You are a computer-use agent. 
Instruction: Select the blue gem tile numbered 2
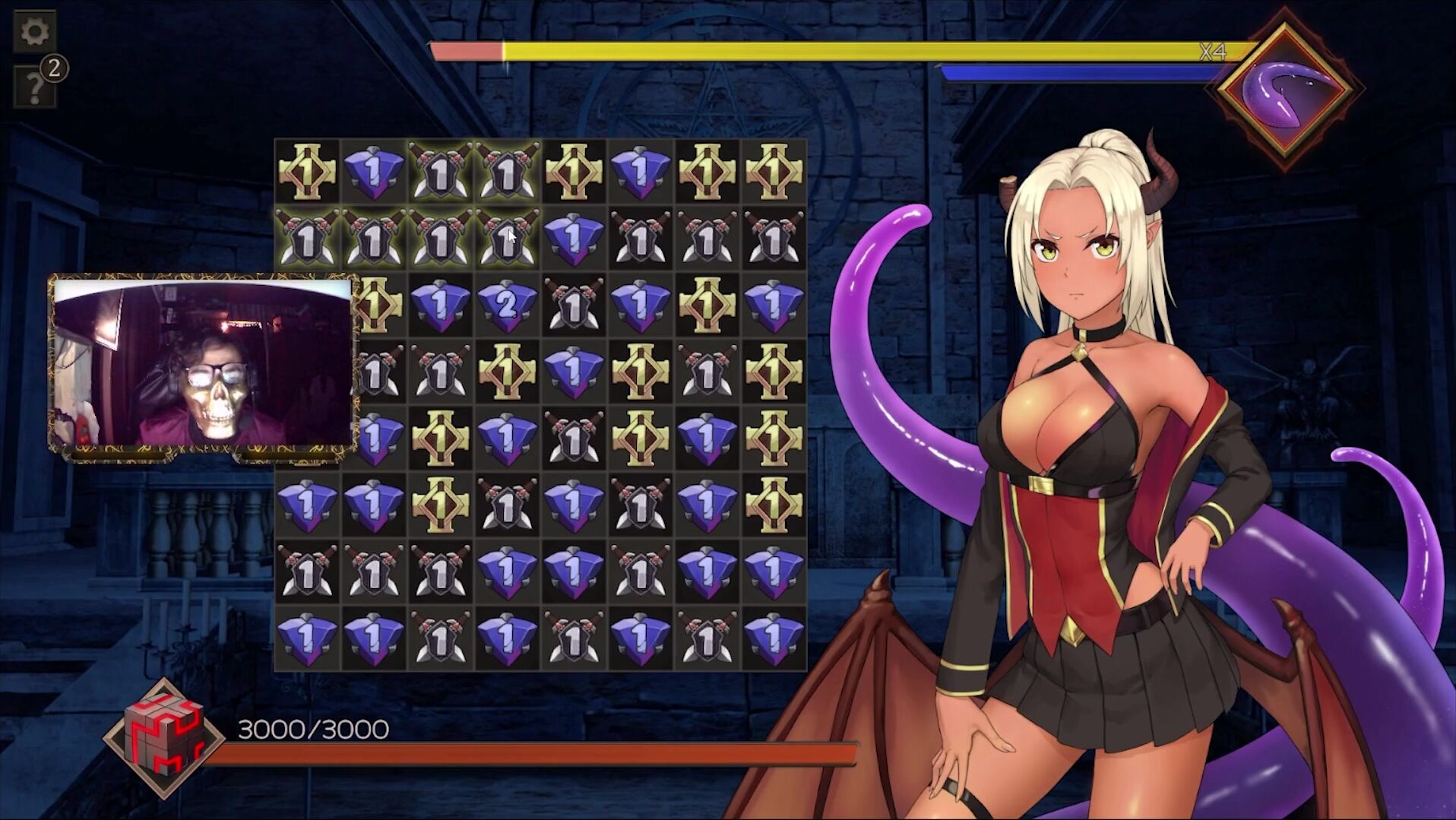click(x=507, y=306)
